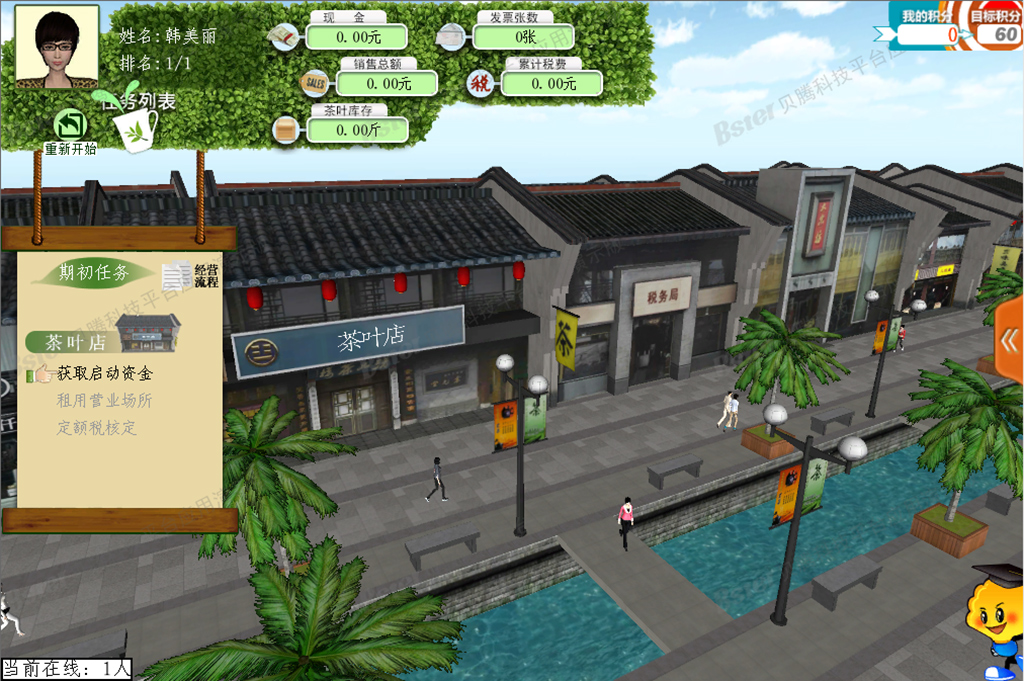Open the 任务列表 tea cup icon
Viewport: 1024px width, 681px height.
(x=136, y=127)
